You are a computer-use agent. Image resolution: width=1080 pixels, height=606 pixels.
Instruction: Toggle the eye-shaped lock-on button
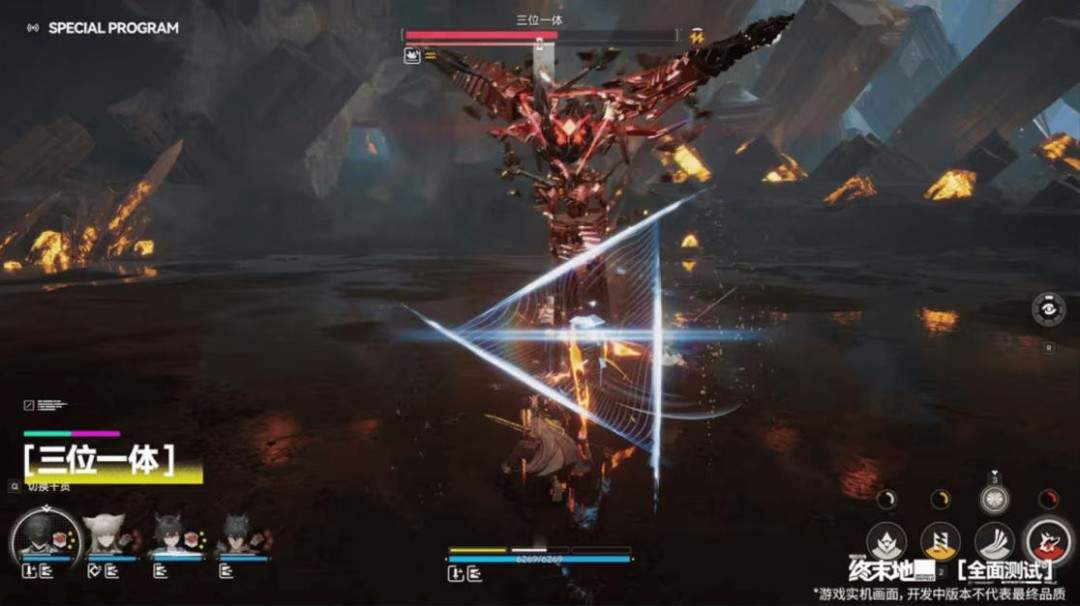pyautogui.click(x=1048, y=308)
